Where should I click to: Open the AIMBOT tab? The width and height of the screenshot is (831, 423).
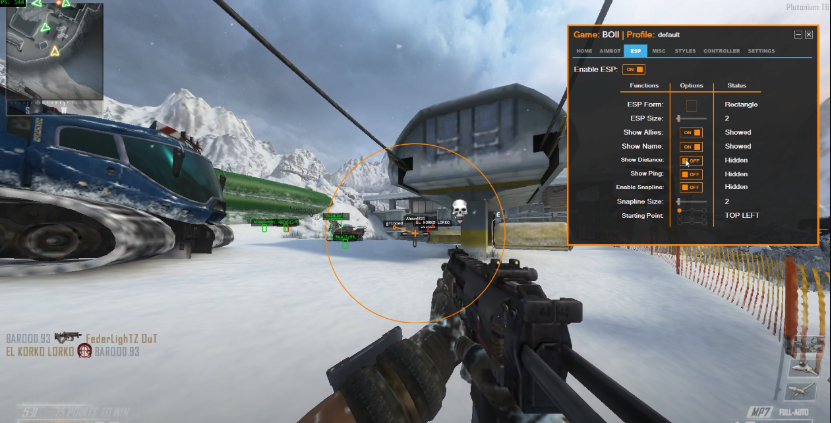tap(609, 50)
